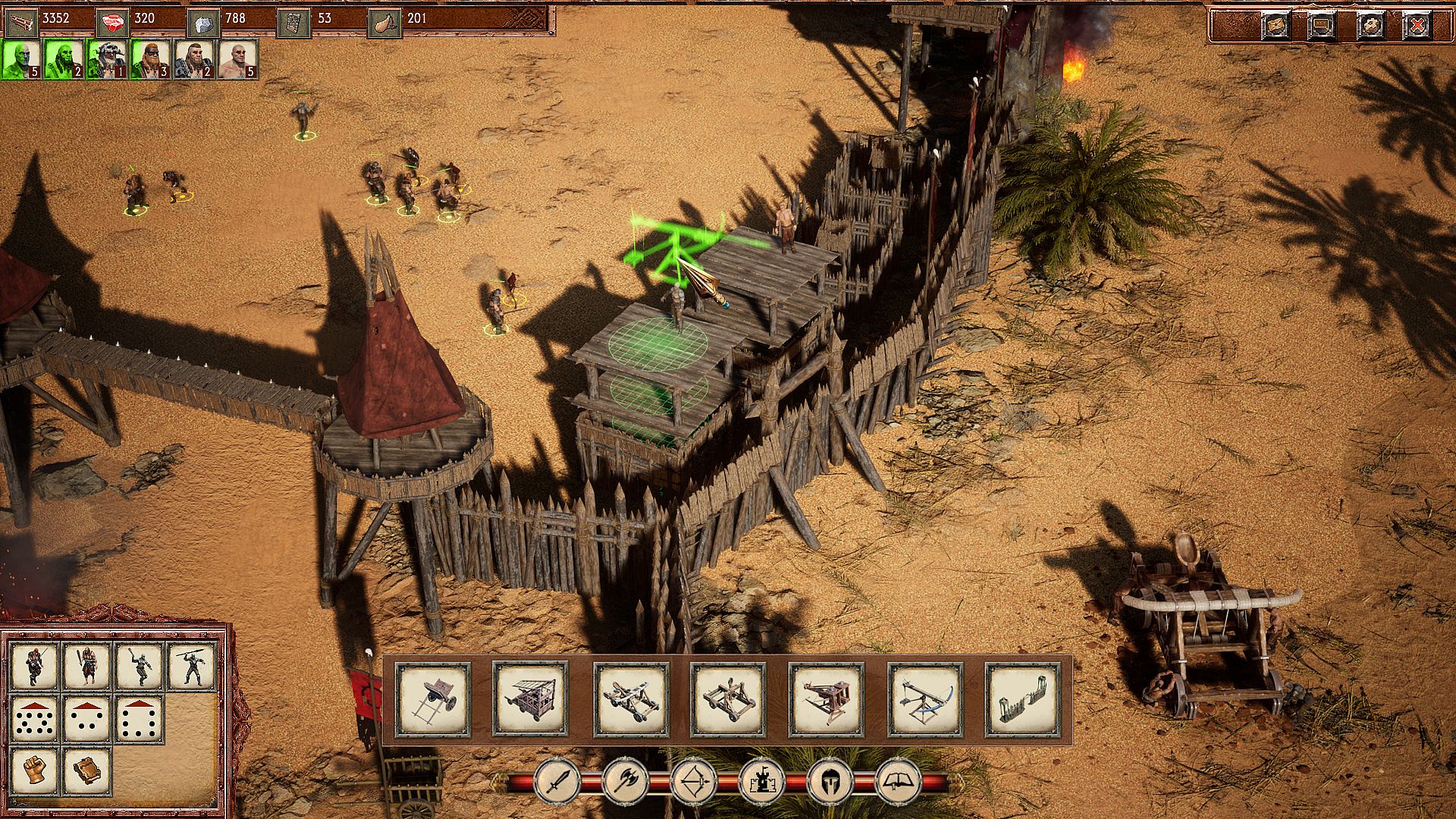Select the spear-throwing warrior stance icon
The image size is (1456, 819).
click(191, 666)
